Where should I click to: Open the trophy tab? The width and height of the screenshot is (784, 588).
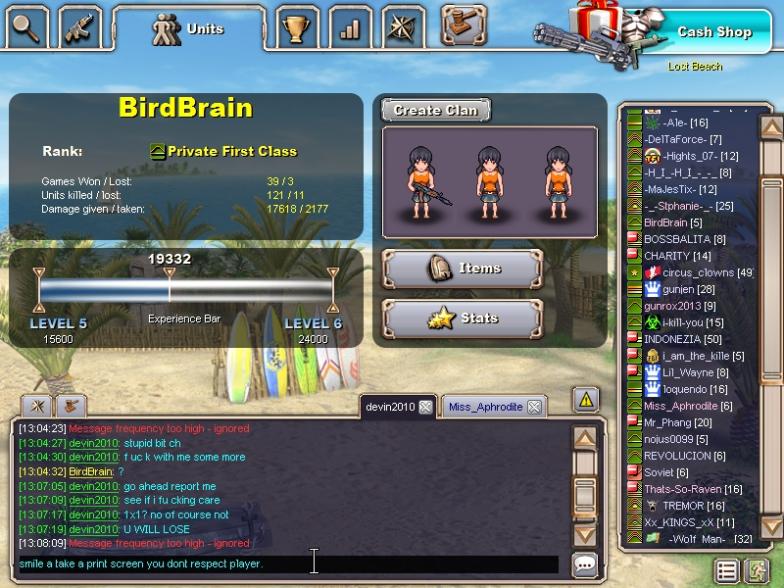click(296, 29)
